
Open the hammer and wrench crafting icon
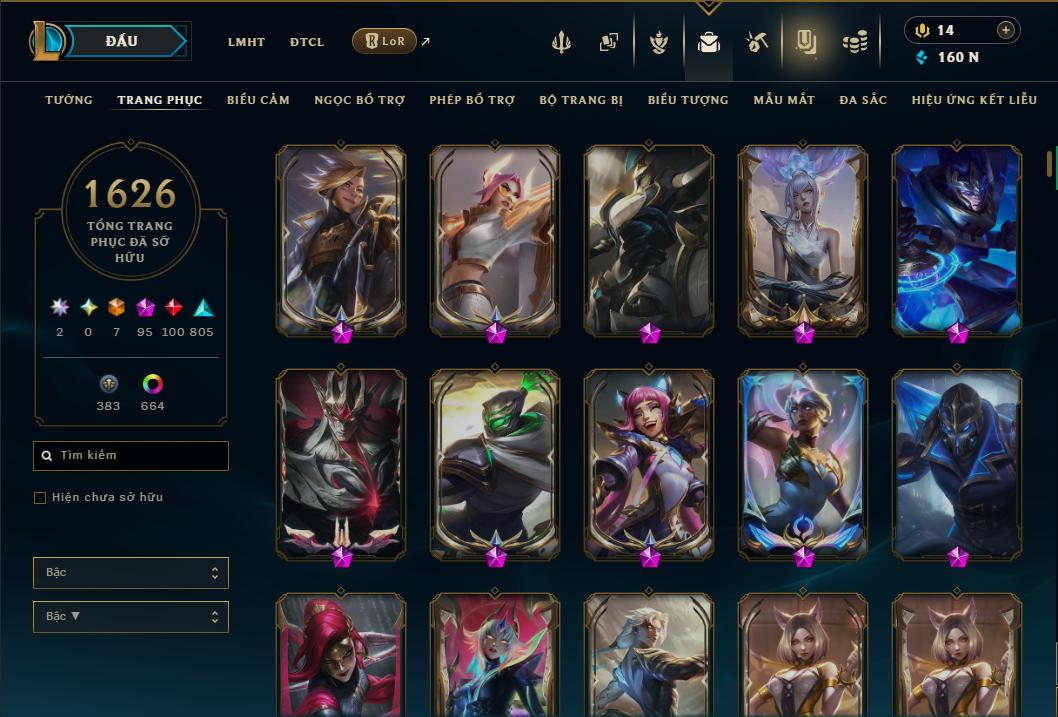(x=757, y=43)
